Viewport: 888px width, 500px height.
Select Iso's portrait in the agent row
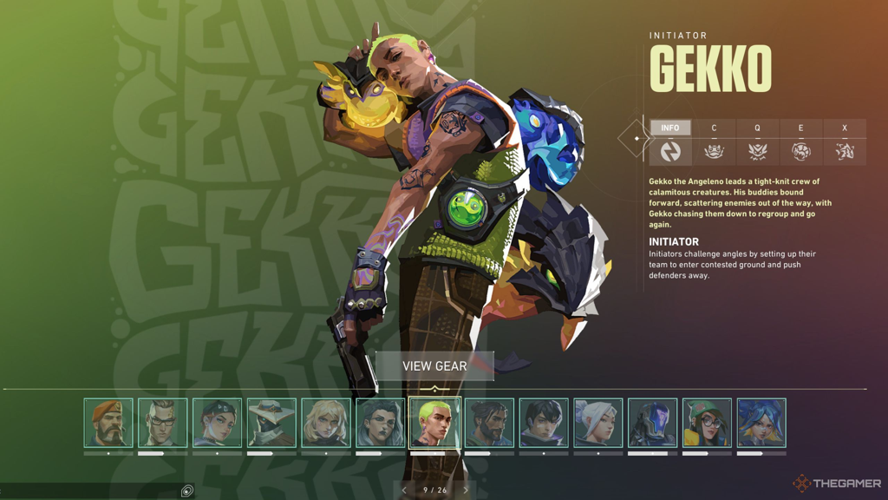point(543,422)
